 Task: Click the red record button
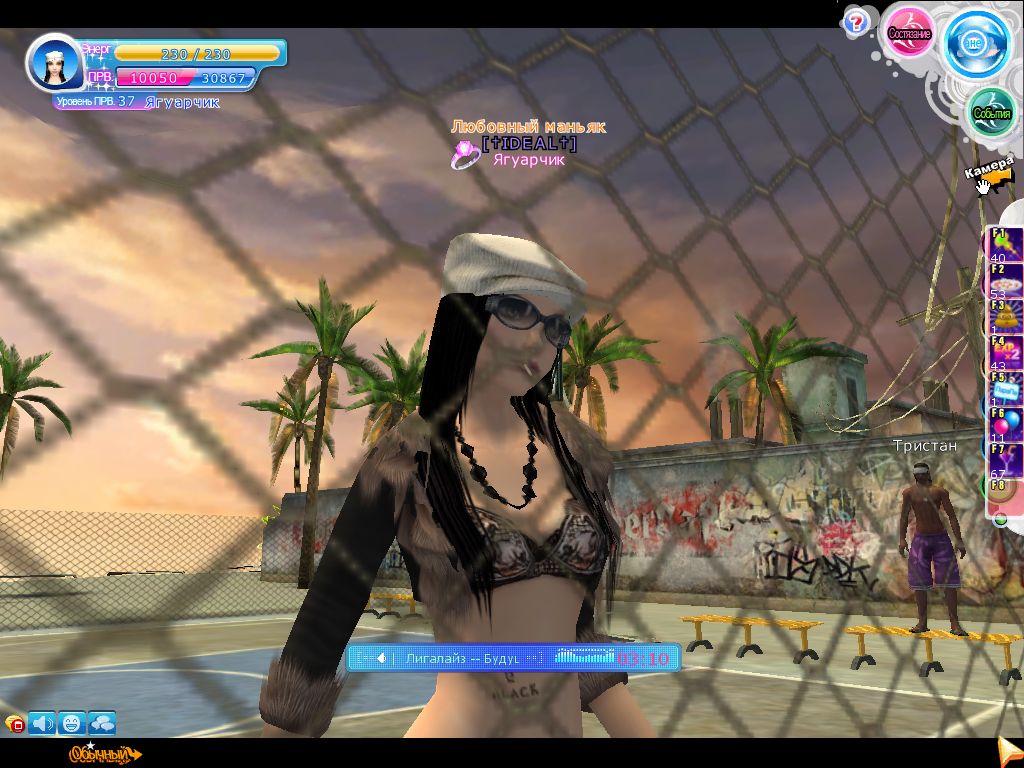[x=14, y=725]
